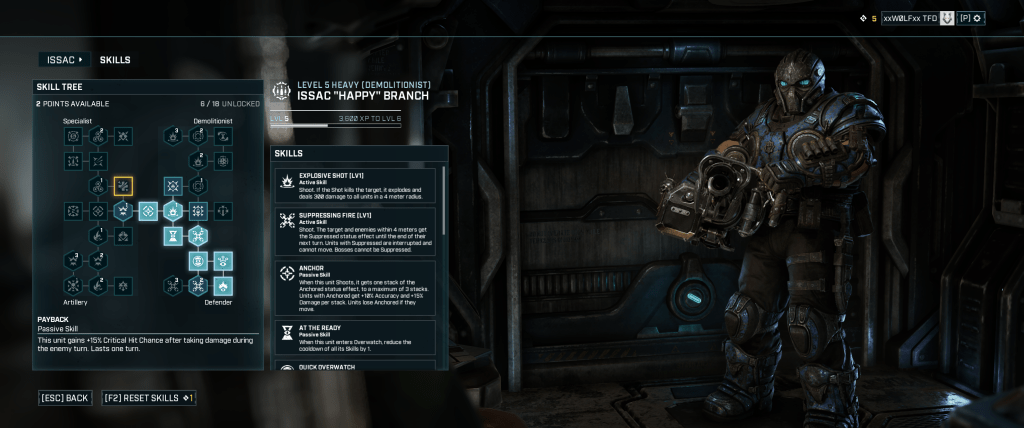Choose the Anchor passive skill entry

point(356,287)
